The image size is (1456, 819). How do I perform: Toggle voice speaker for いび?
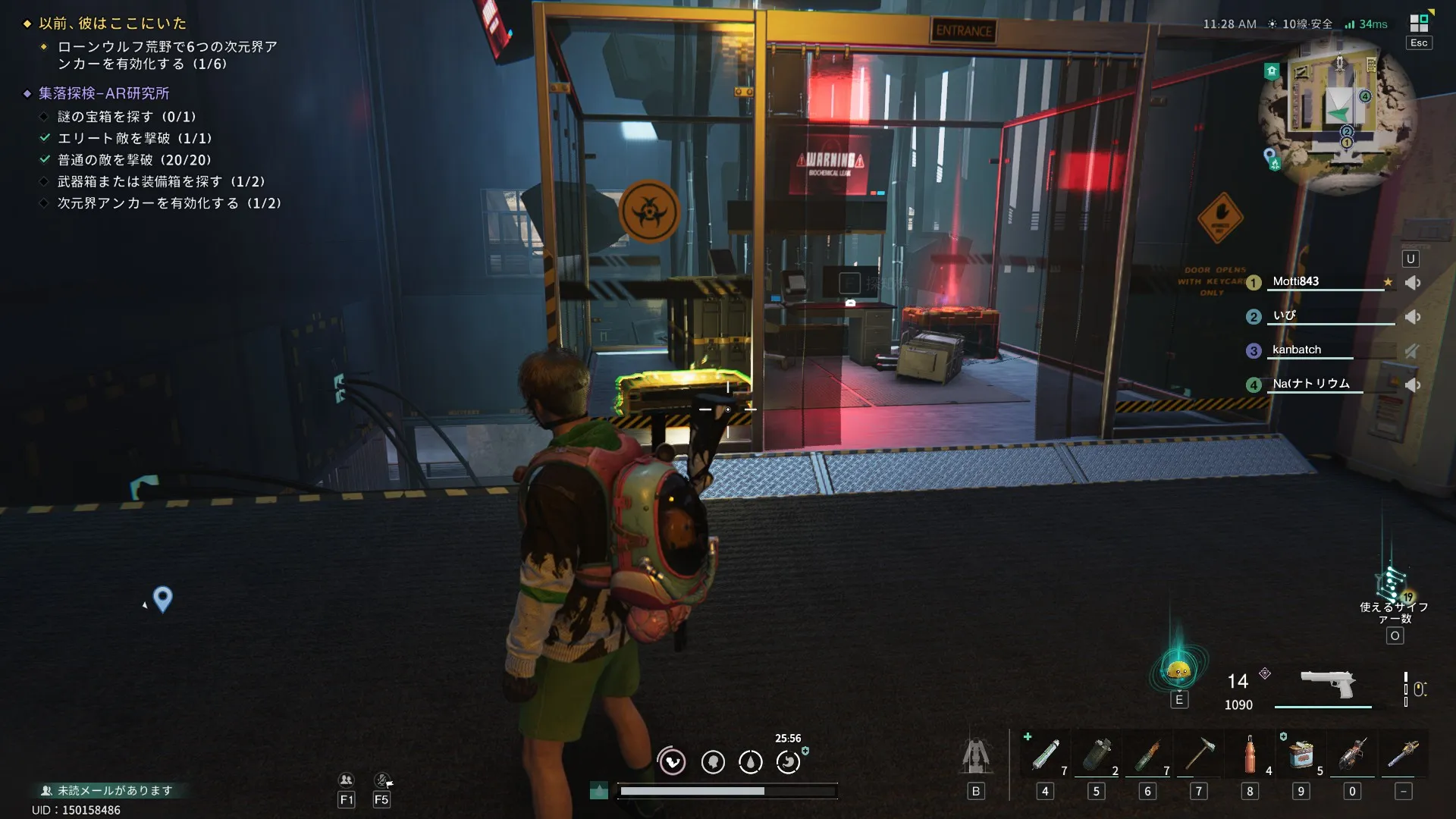point(1412,317)
